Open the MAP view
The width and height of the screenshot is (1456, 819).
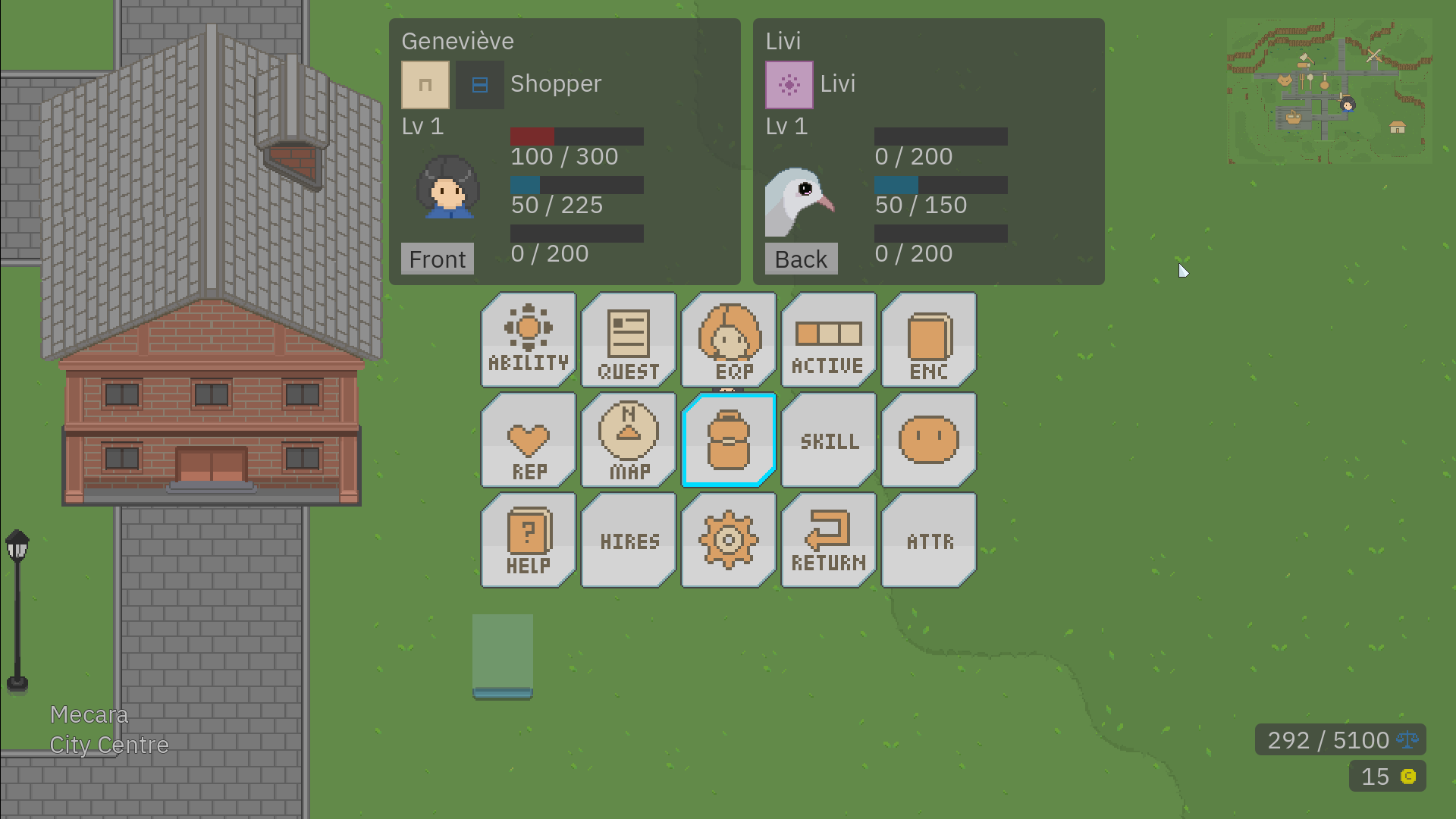[x=628, y=439]
